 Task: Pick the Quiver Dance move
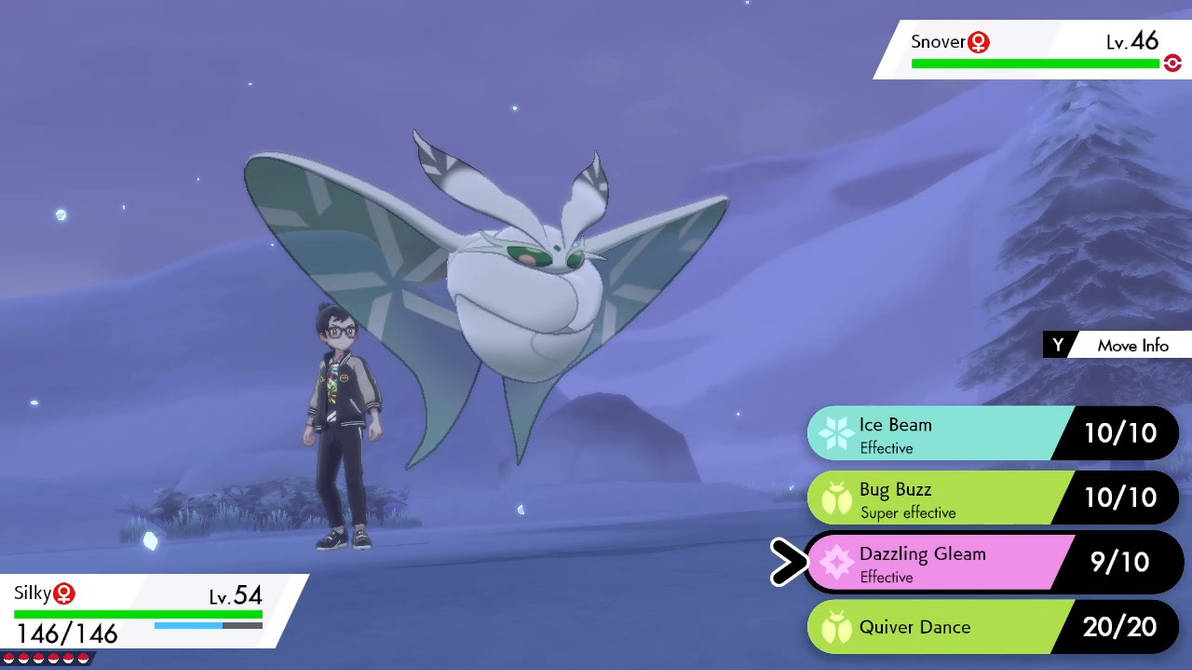pyautogui.click(x=940, y=627)
